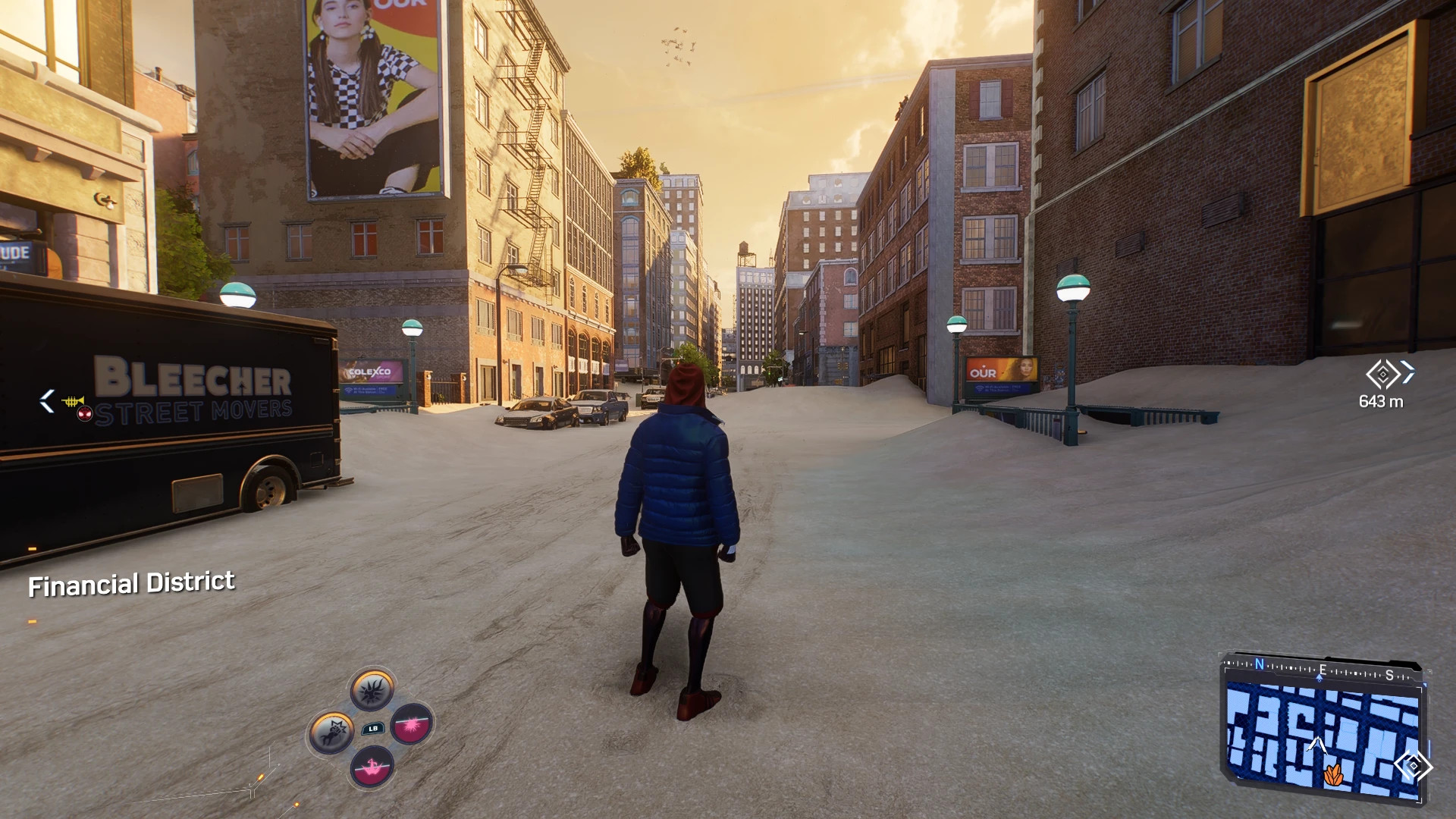
Task: Select the orange collectible icon on the minimap
Action: click(x=1334, y=774)
